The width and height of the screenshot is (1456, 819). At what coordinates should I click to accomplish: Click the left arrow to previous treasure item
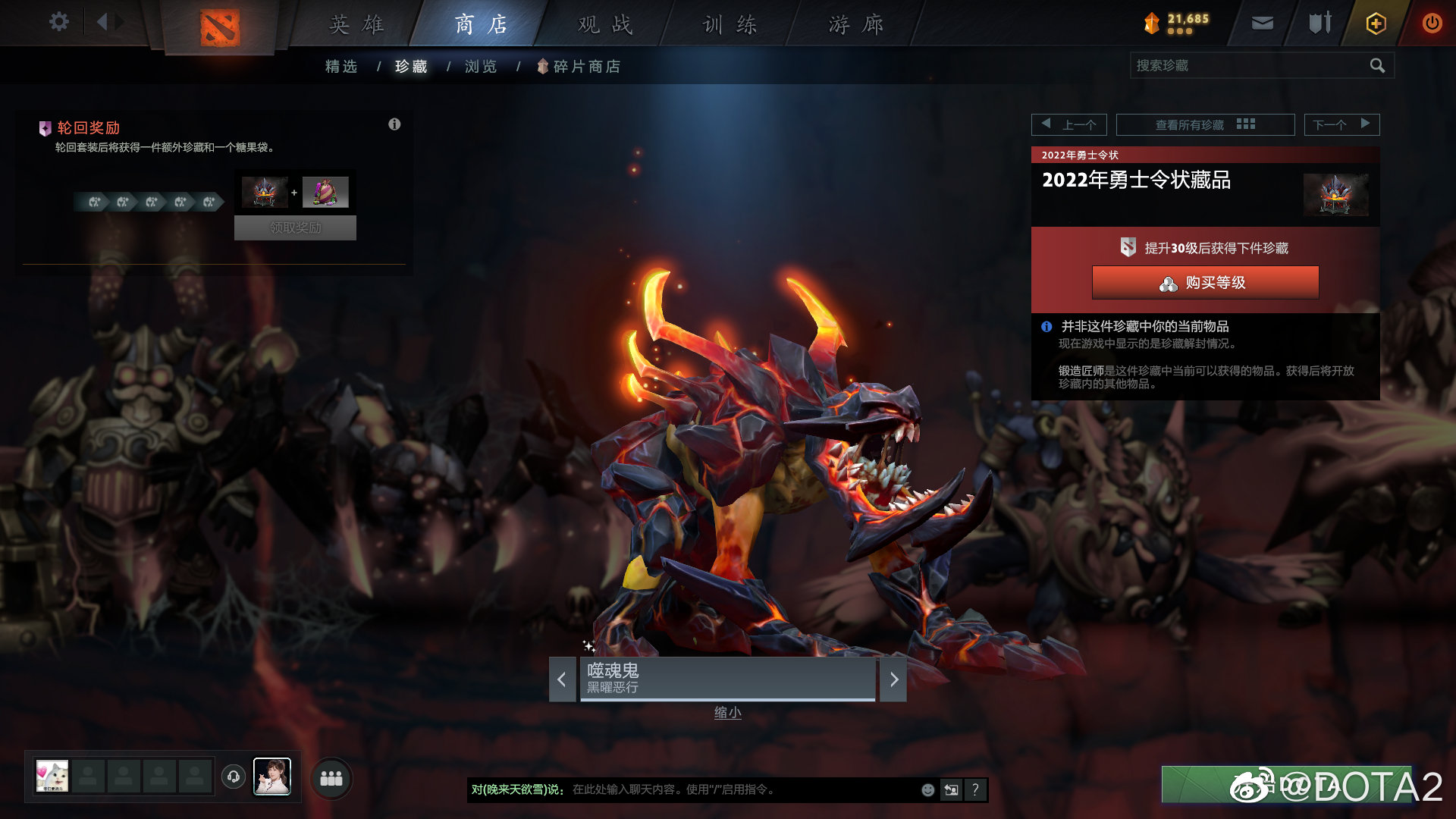pyautogui.click(x=560, y=680)
